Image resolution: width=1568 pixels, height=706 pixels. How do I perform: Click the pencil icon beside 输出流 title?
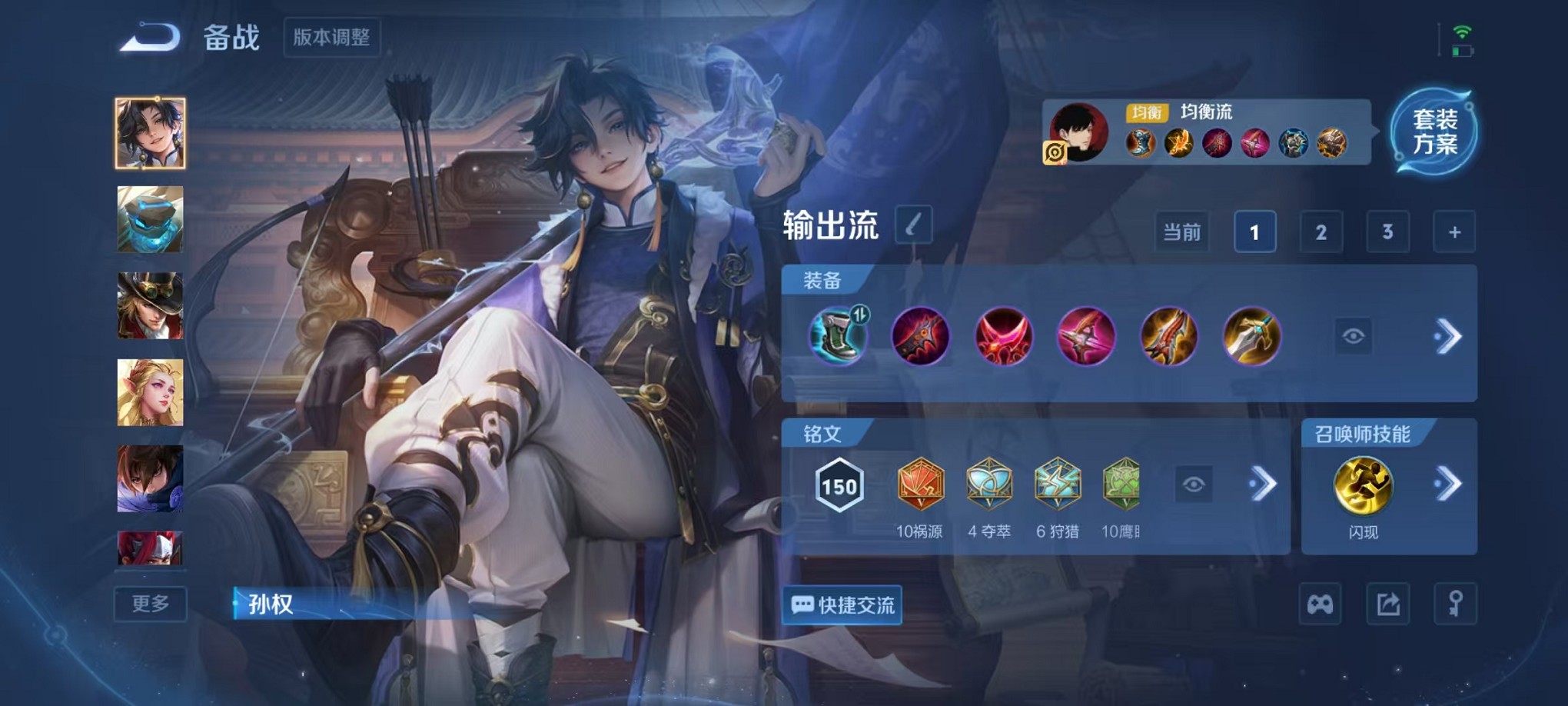pos(914,225)
